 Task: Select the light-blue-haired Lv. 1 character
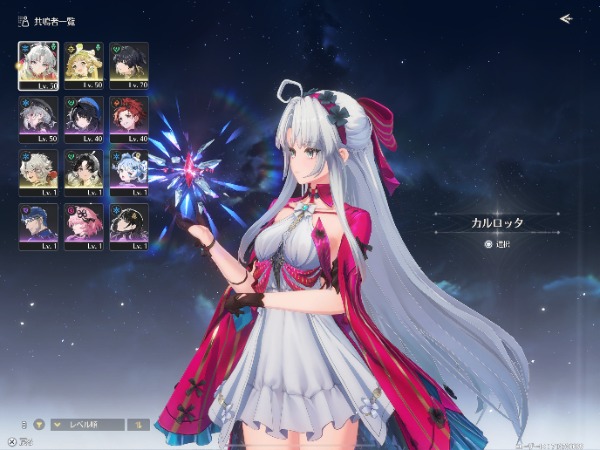pyautogui.click(x=129, y=172)
